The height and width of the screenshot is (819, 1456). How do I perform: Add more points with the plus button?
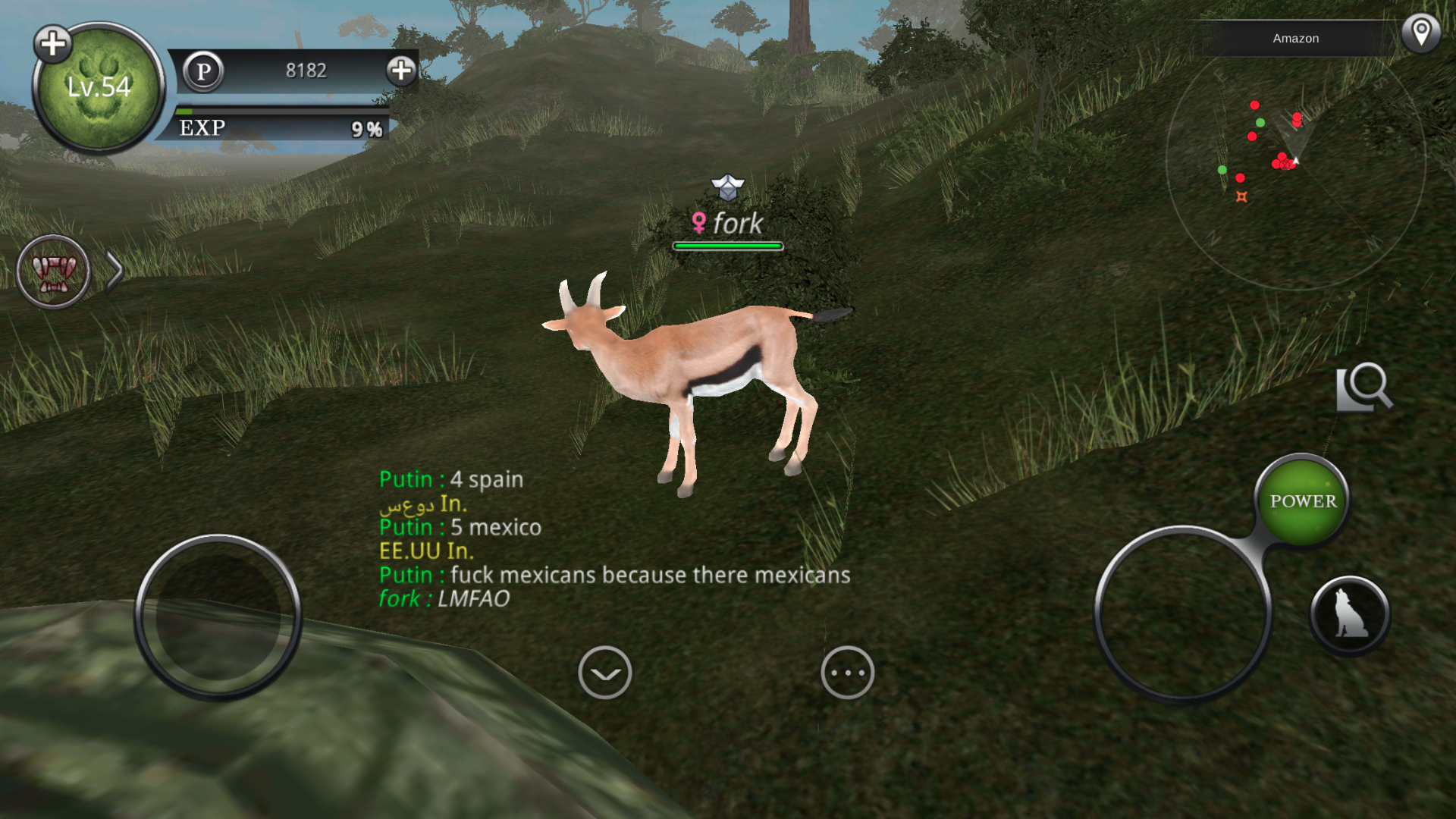point(401,71)
